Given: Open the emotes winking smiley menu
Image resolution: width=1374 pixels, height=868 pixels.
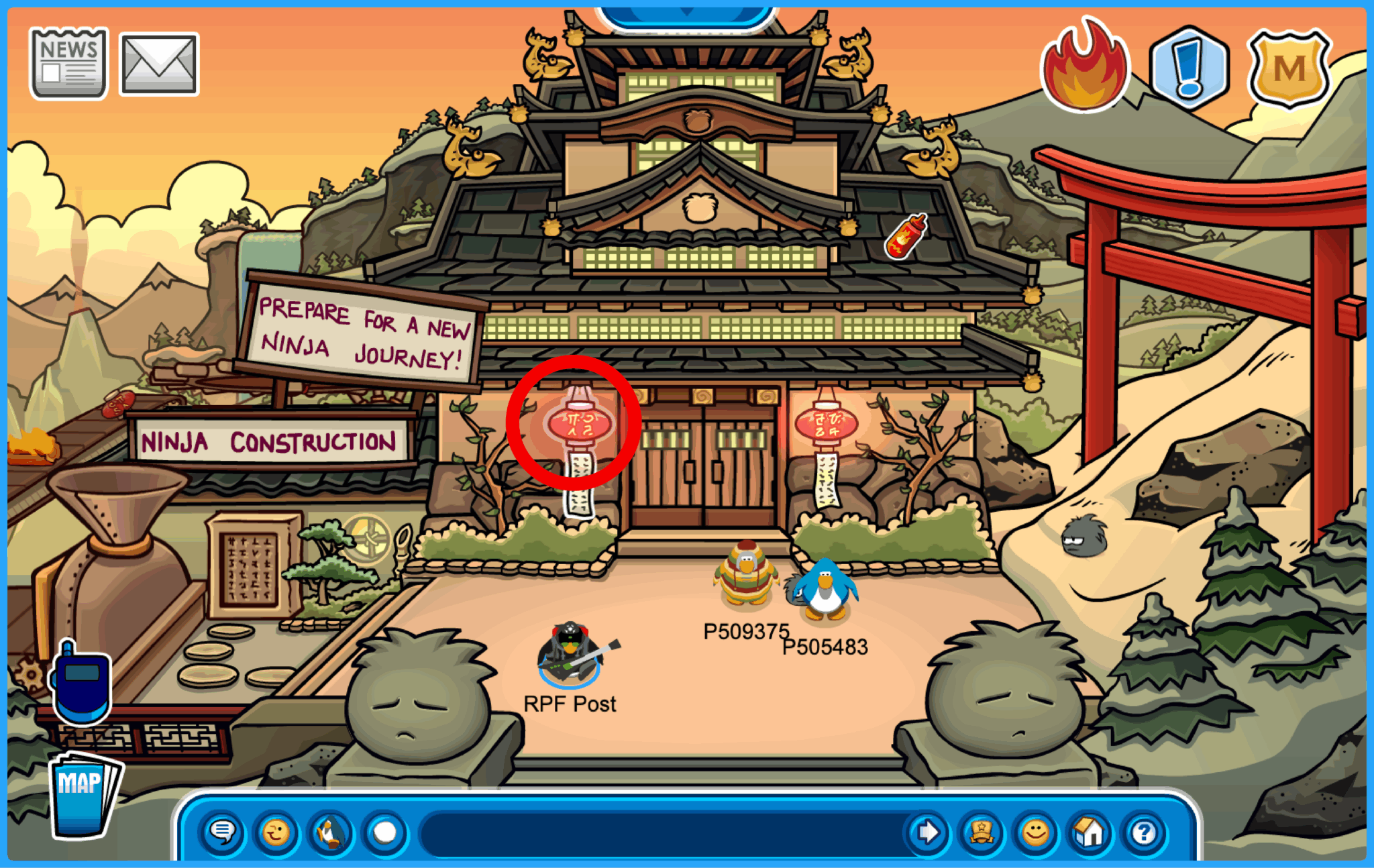Looking at the screenshot, I should click(277, 830).
